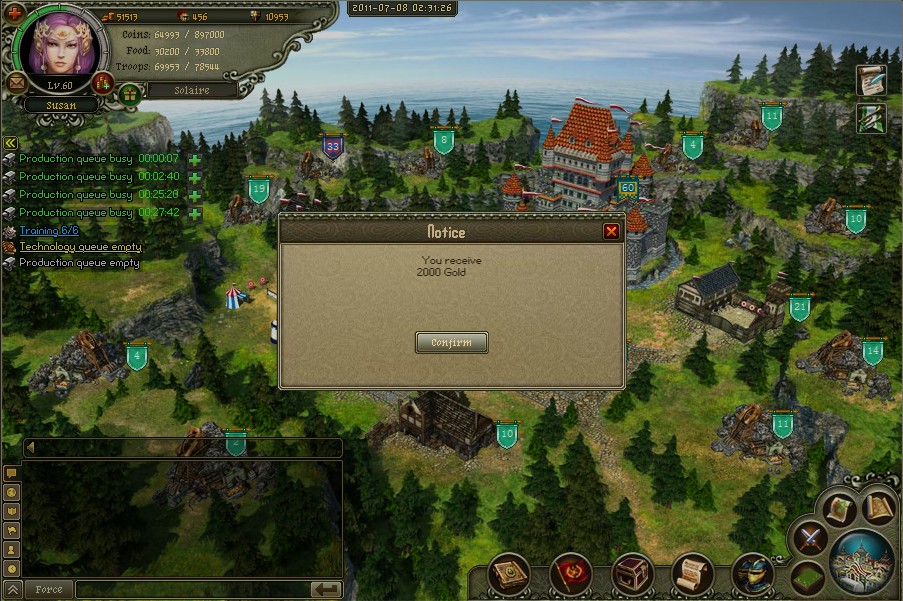Close the Notice dialog with the X
Image resolution: width=903 pixels, height=601 pixels.
pyautogui.click(x=611, y=232)
